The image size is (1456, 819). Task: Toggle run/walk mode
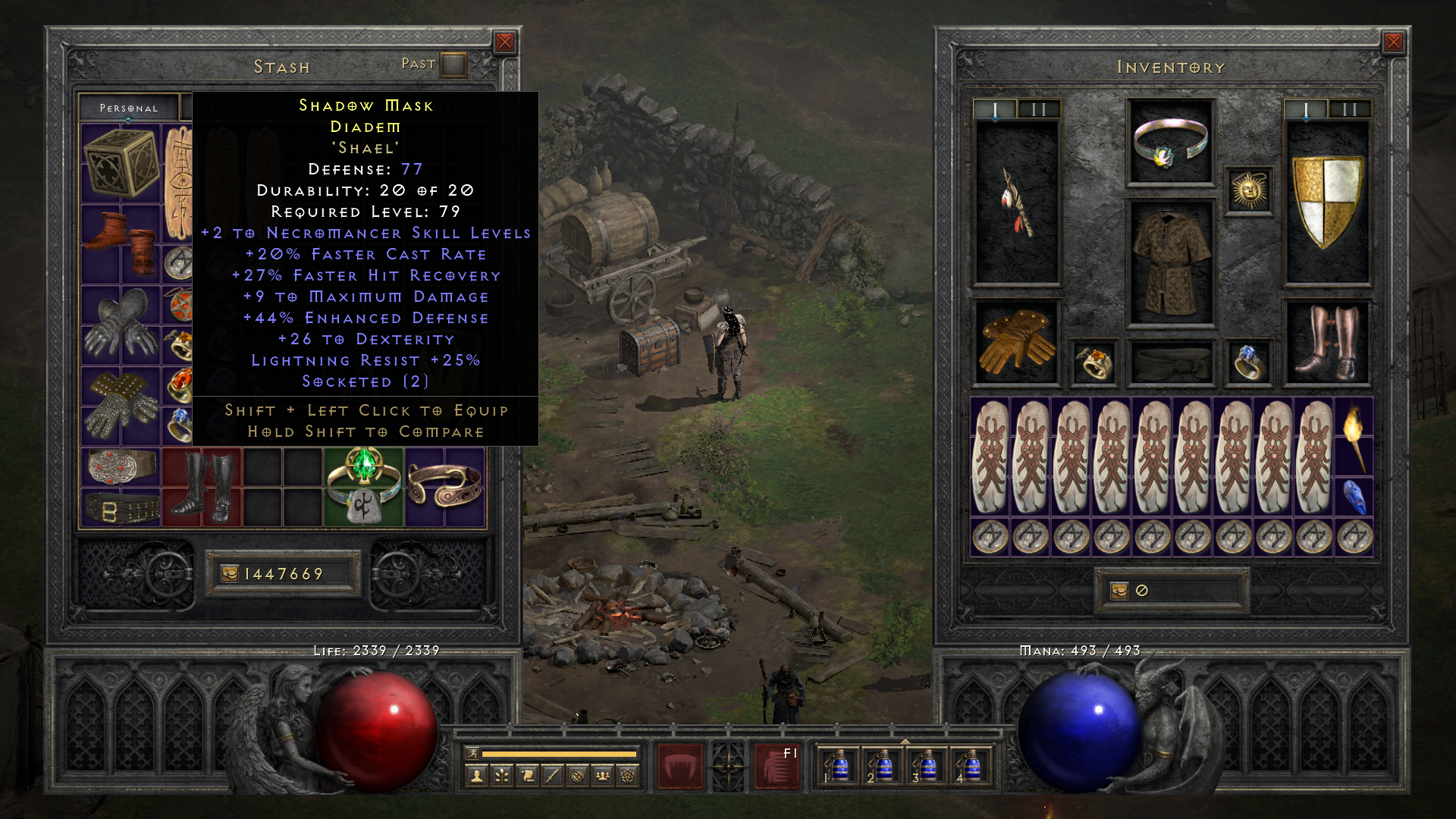click(x=472, y=752)
